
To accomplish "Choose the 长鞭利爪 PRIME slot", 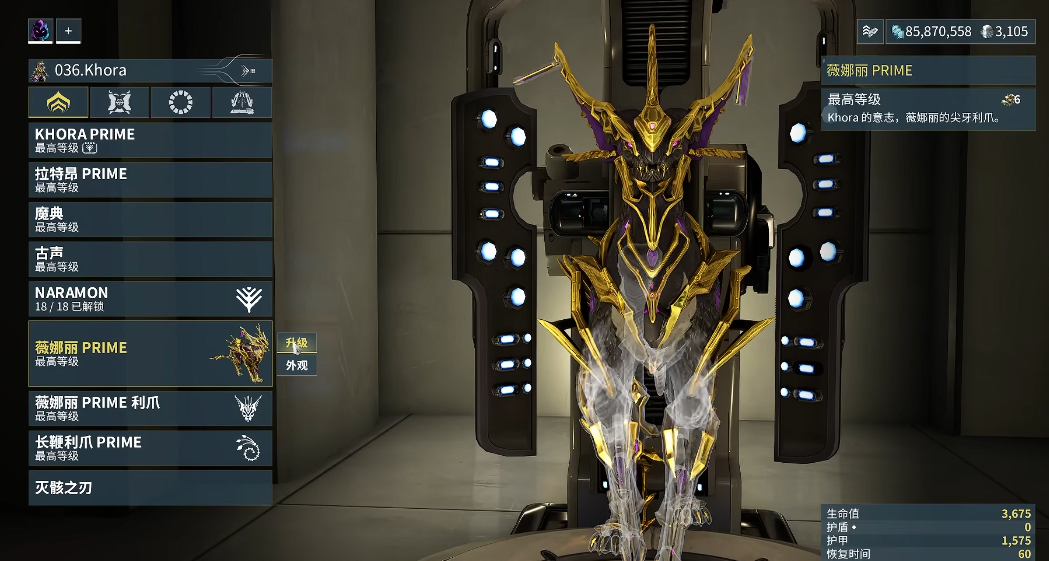I will coord(150,447).
